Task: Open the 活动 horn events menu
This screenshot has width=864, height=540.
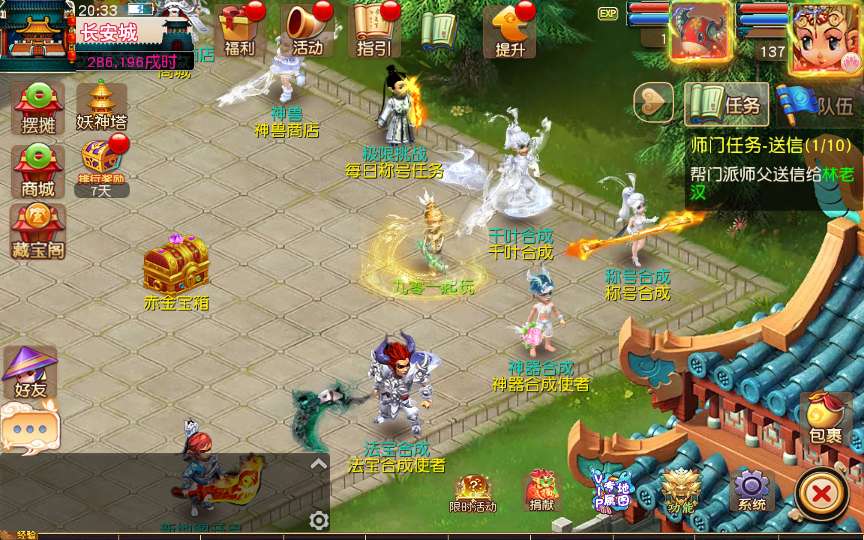Action: (308, 30)
